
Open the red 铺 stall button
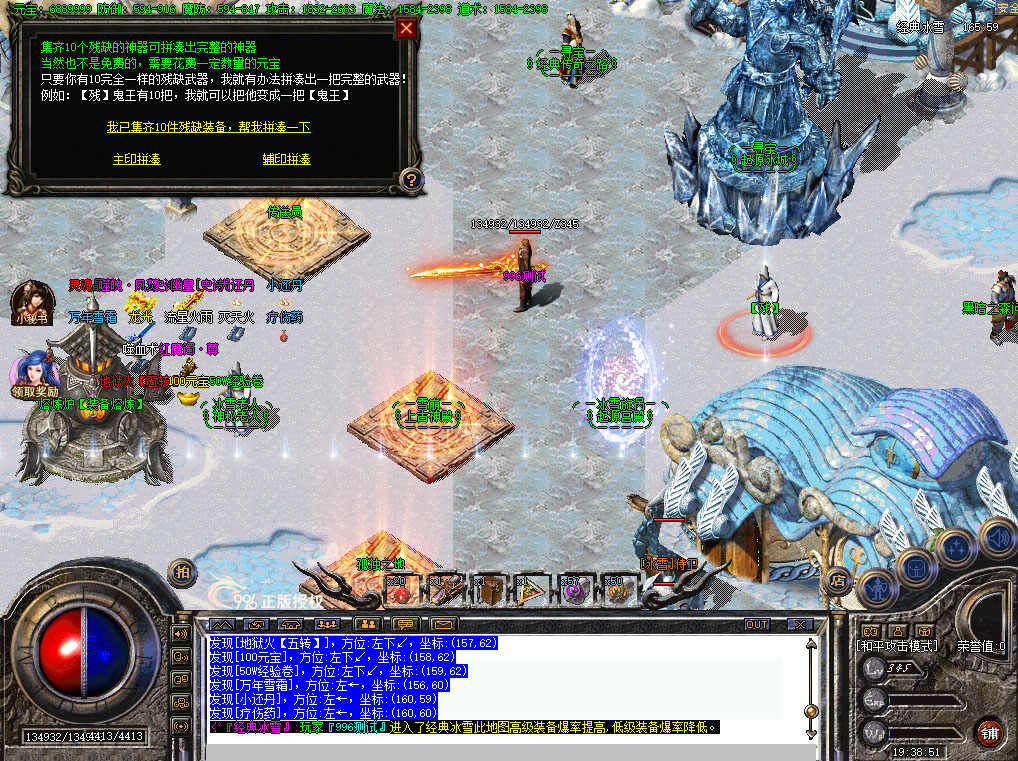(989, 731)
